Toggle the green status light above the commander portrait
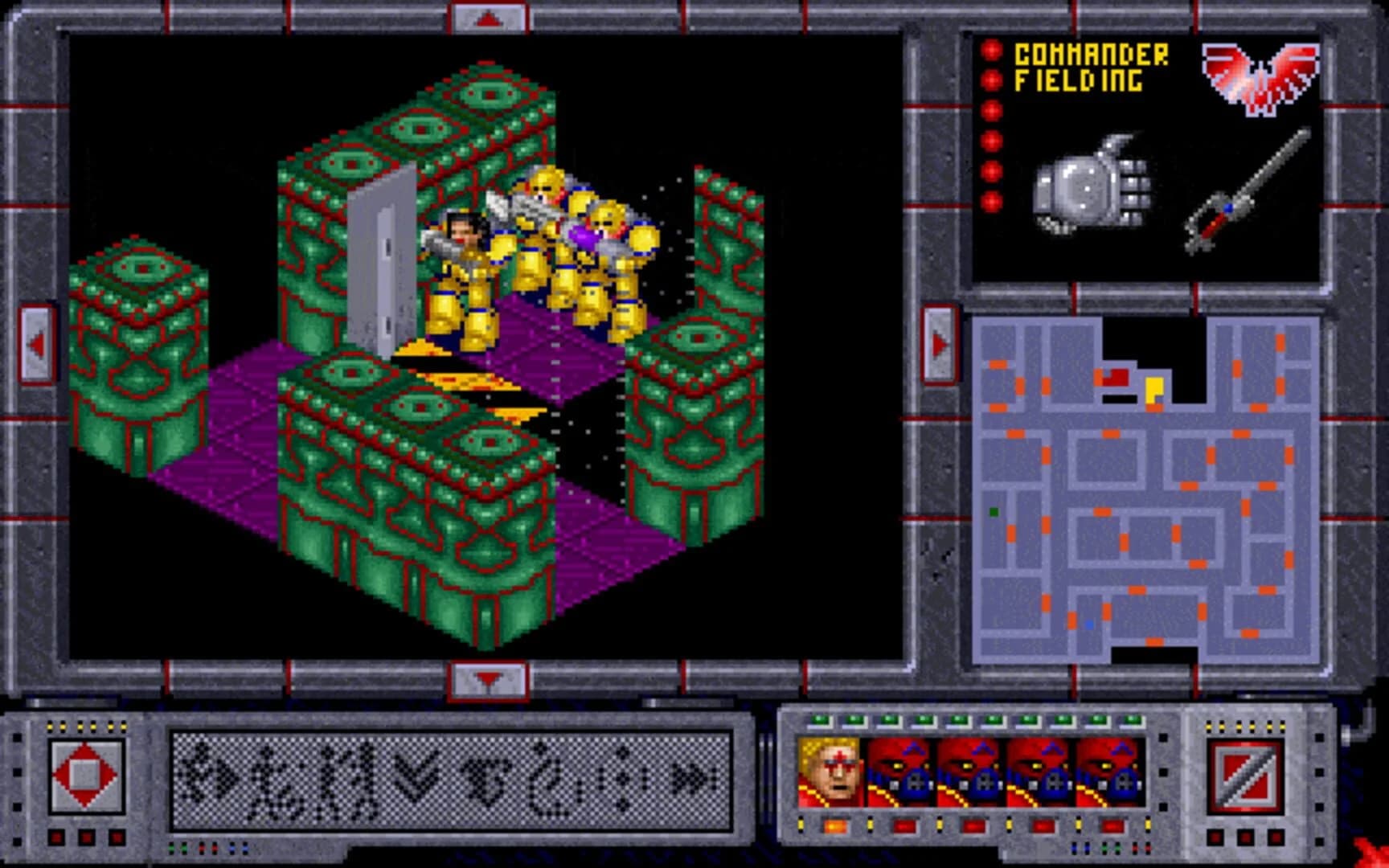1389x868 pixels. tap(821, 720)
